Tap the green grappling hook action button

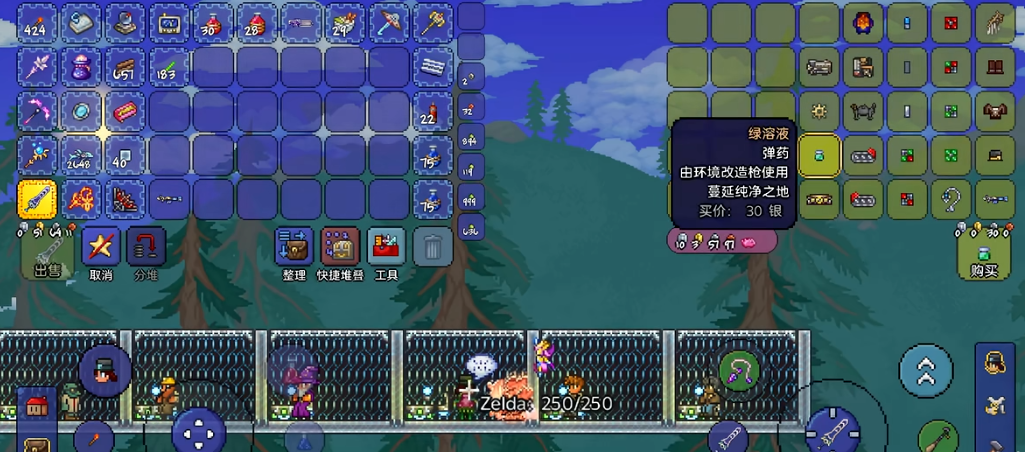tap(740, 371)
